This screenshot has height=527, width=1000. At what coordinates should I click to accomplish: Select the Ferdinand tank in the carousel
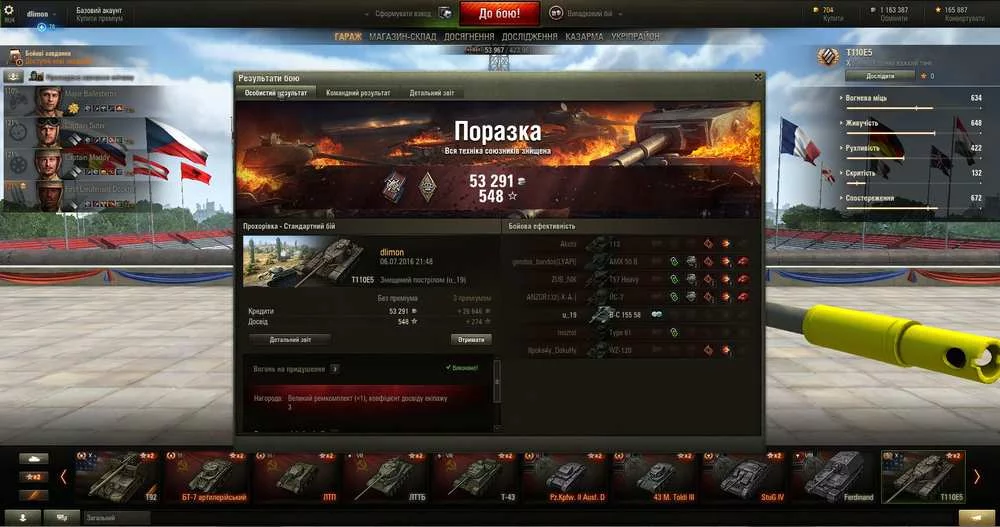[836, 476]
